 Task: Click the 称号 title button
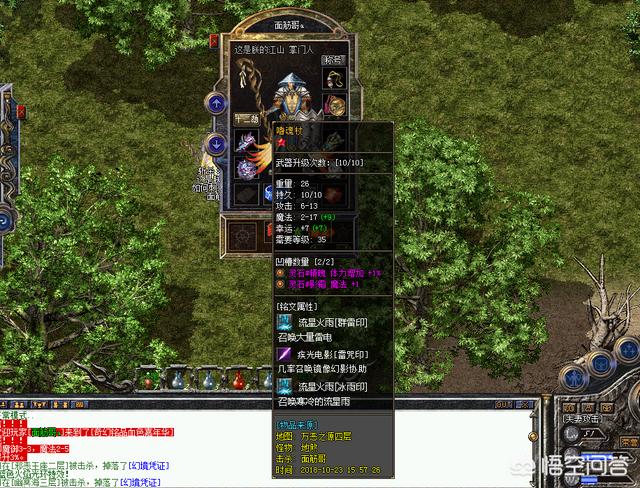pos(332,60)
